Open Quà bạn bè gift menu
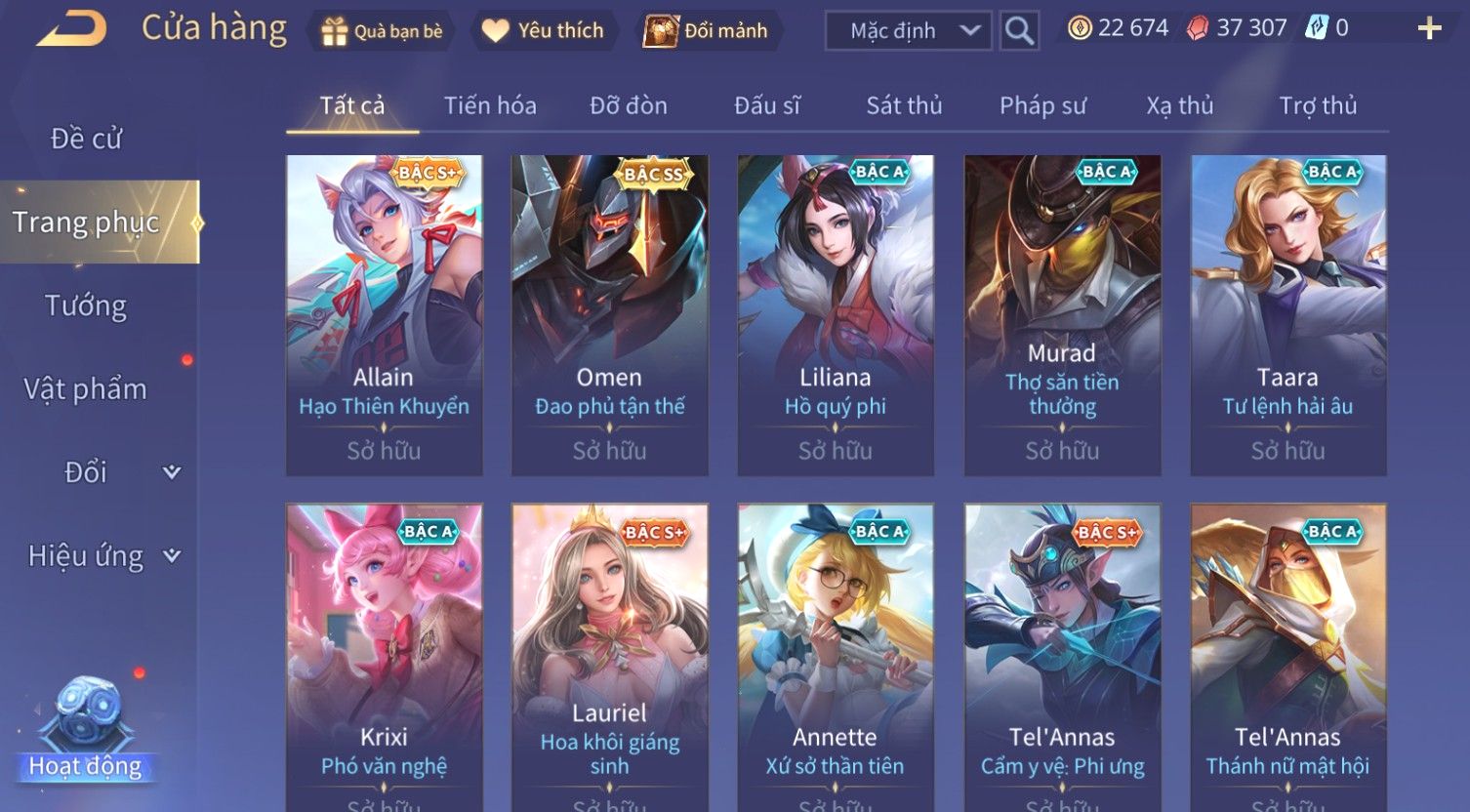 pyautogui.click(x=382, y=31)
